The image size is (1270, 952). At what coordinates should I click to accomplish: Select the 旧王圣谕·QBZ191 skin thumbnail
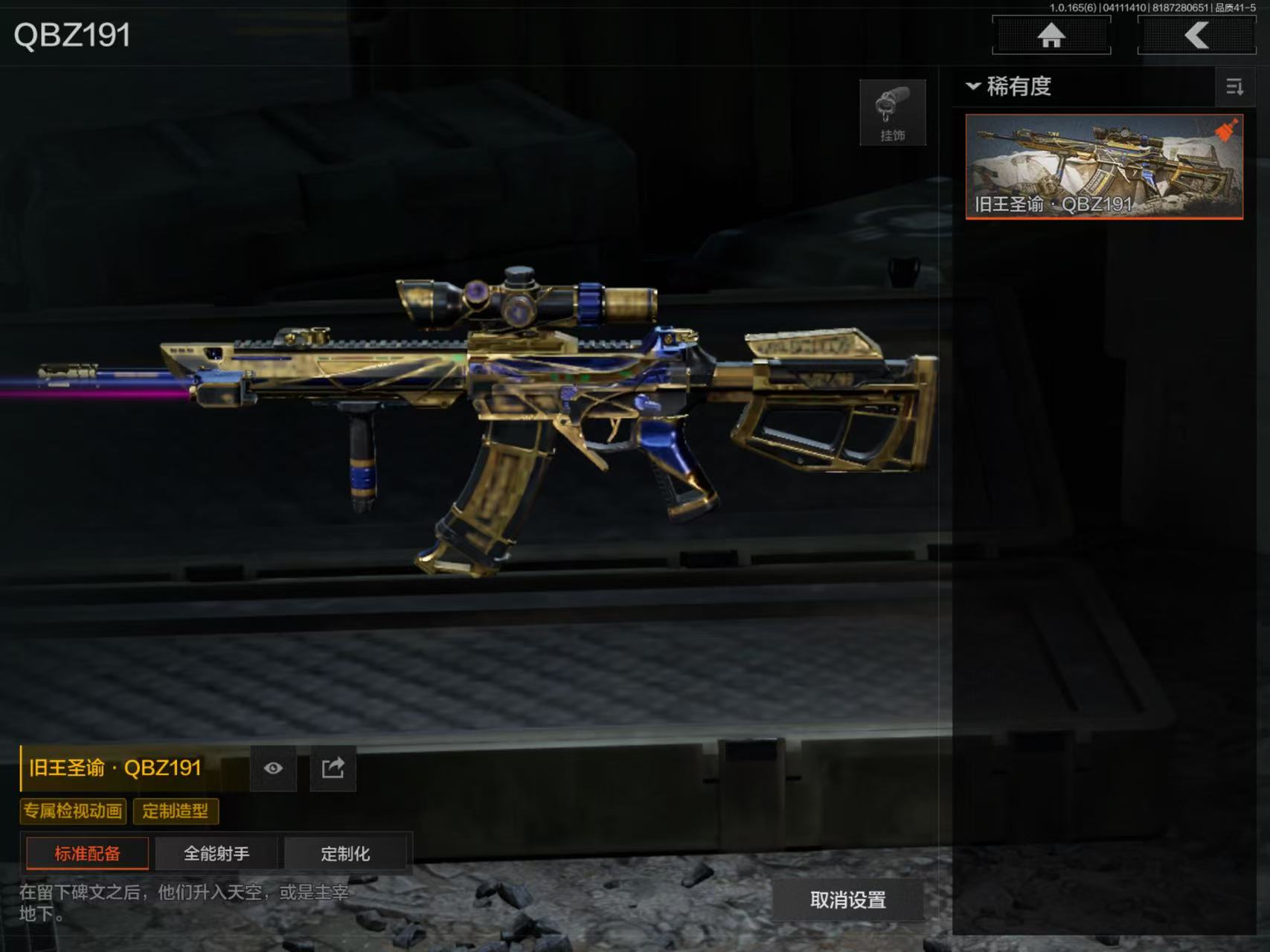[1103, 167]
